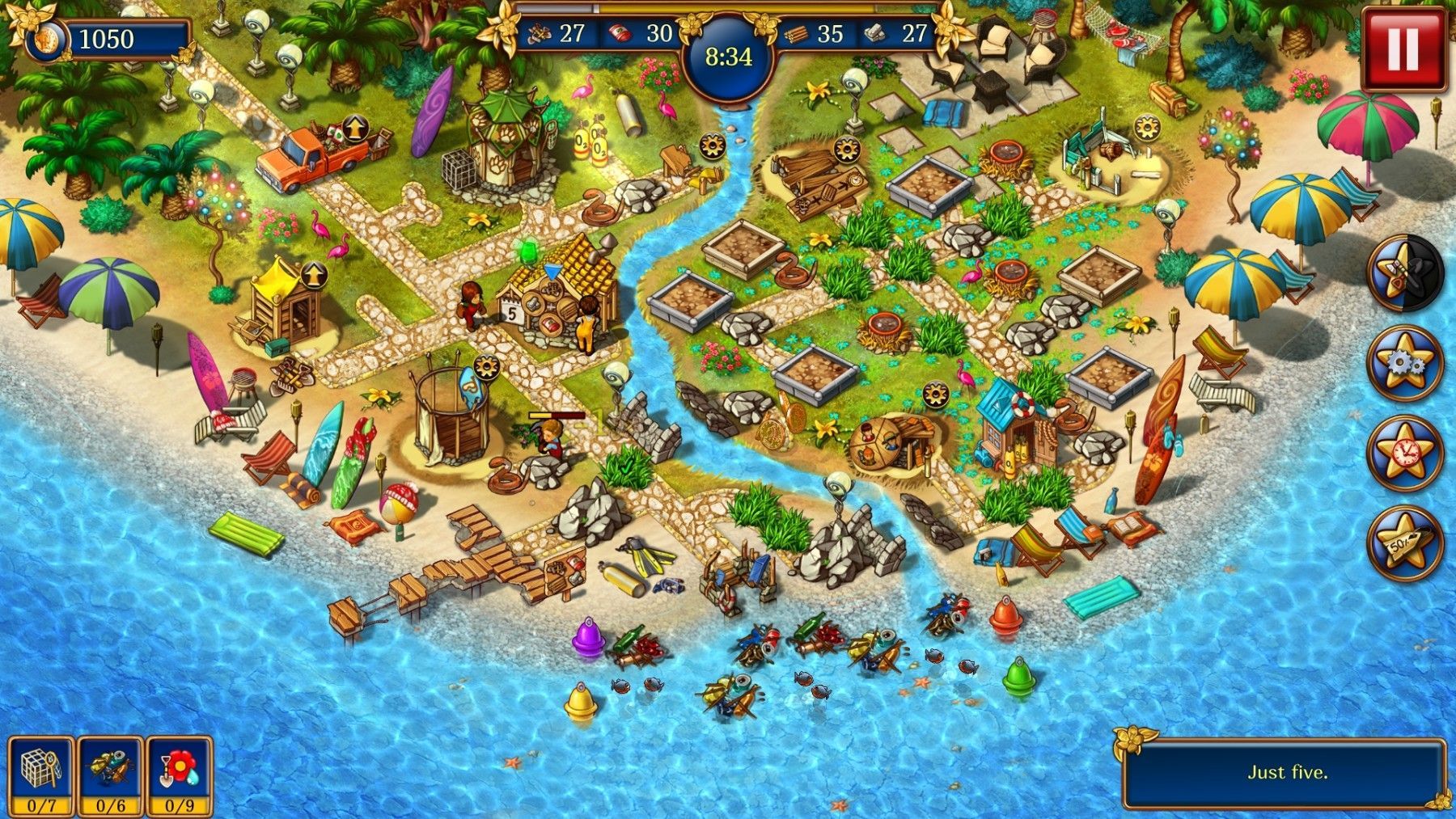Pause the game with the red button
The image size is (1456, 819).
click(x=1403, y=48)
